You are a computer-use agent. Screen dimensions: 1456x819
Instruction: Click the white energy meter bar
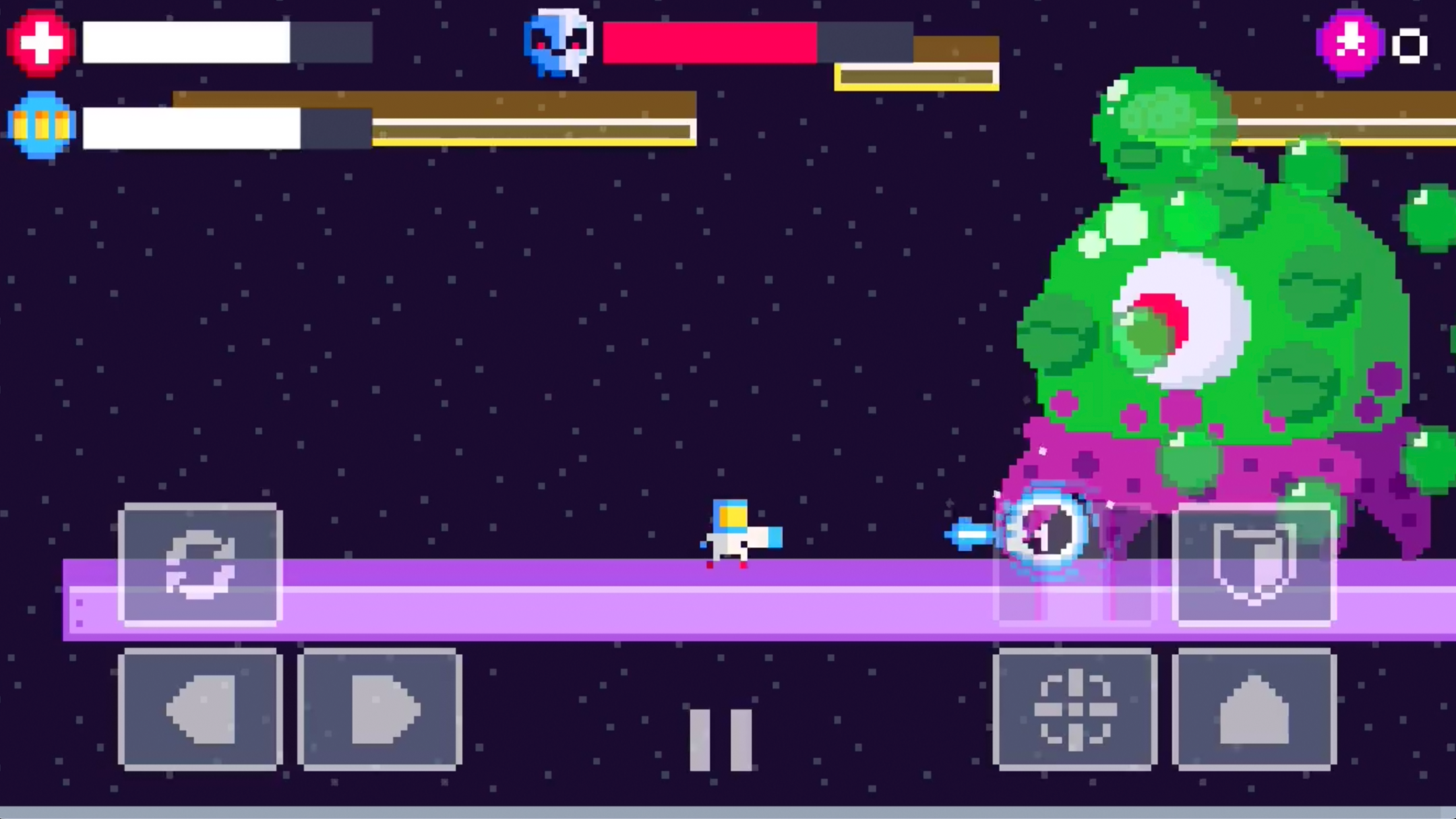click(x=191, y=127)
